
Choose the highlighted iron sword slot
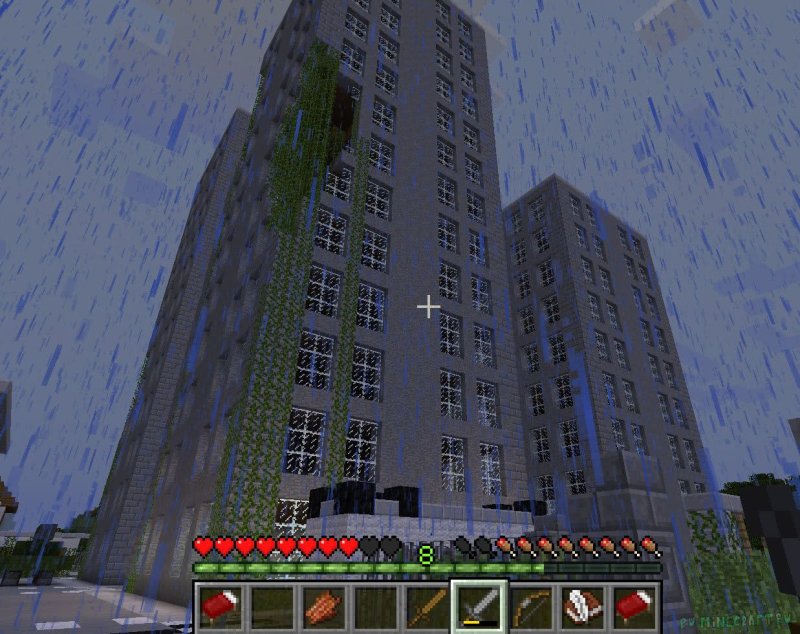[x=479, y=606]
